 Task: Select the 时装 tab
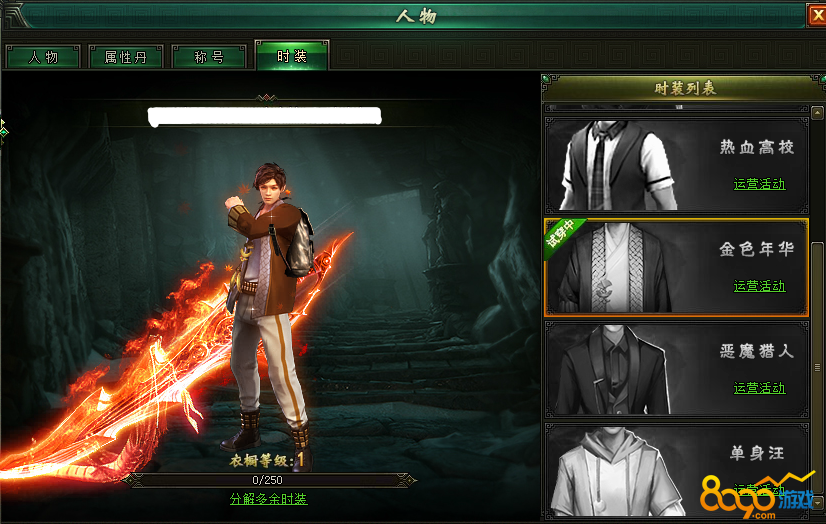click(291, 57)
